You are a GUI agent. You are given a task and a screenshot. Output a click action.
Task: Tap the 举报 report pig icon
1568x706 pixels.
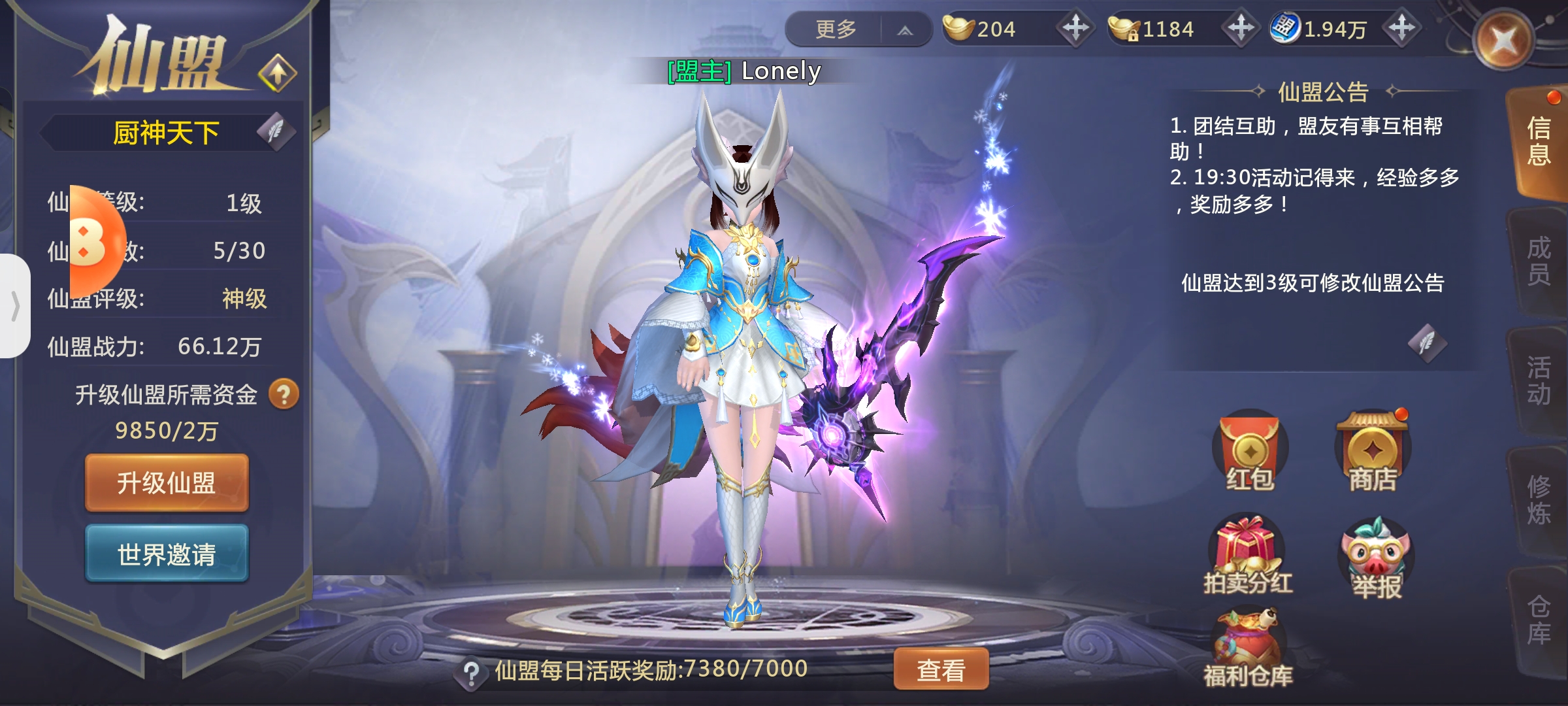pyautogui.click(x=1376, y=557)
